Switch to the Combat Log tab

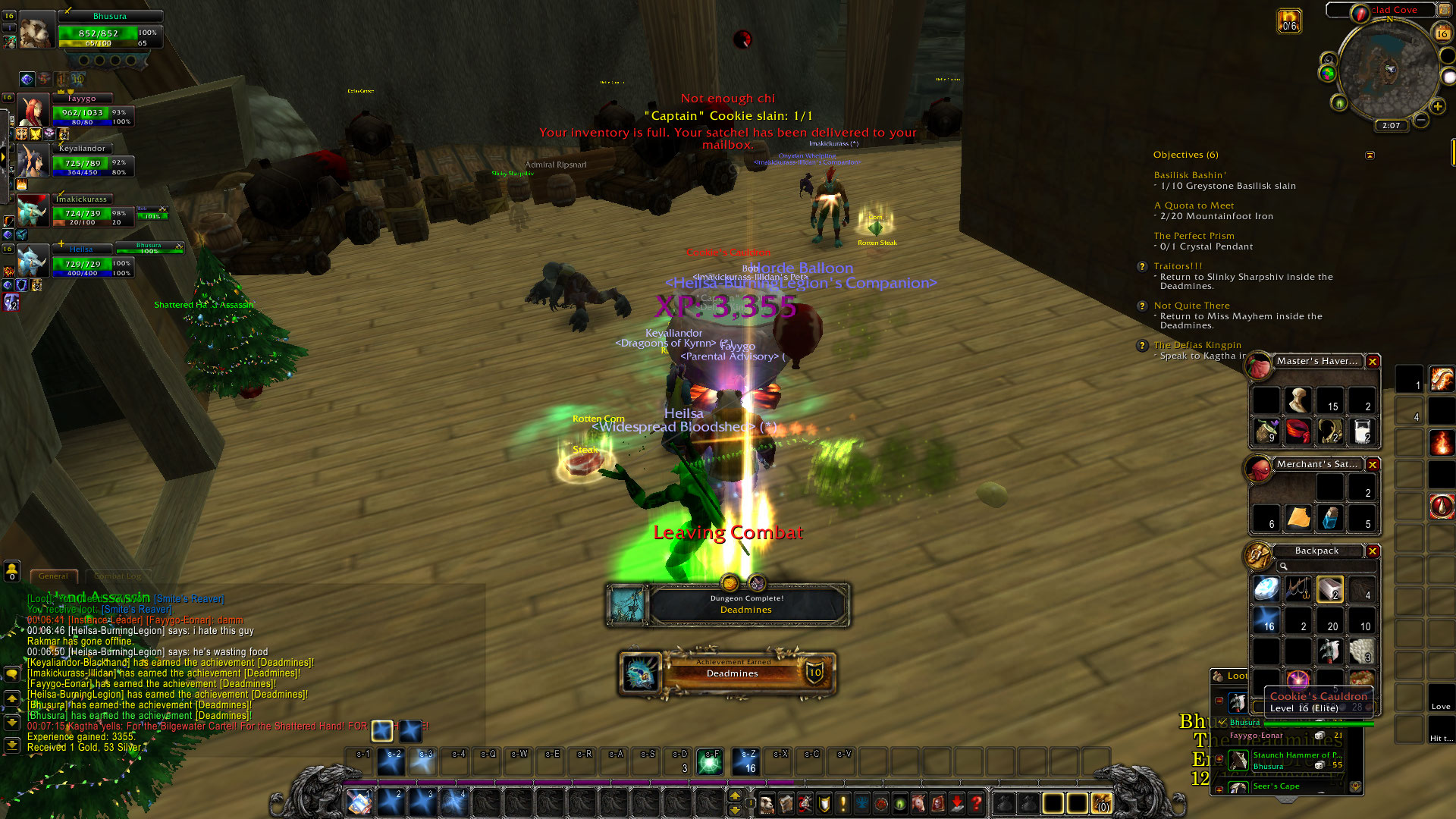118,576
